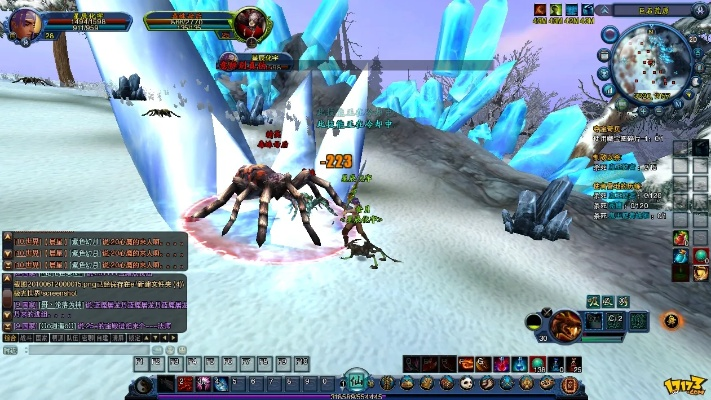The height and width of the screenshot is (400, 711).
Task: Select the red-faced target portrait
Action: pyautogui.click(x=249, y=21)
